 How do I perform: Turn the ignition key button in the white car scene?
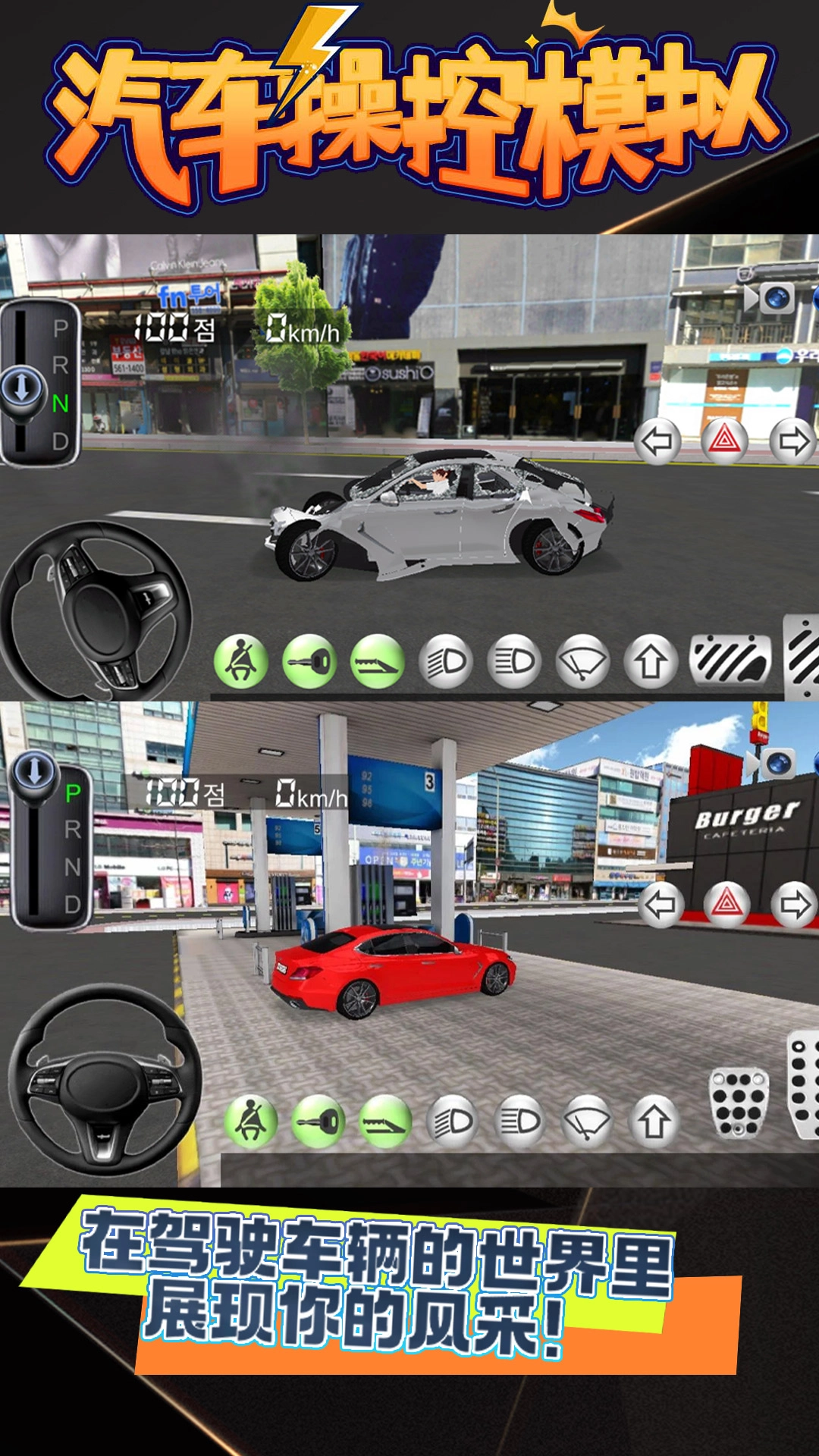pos(309,662)
